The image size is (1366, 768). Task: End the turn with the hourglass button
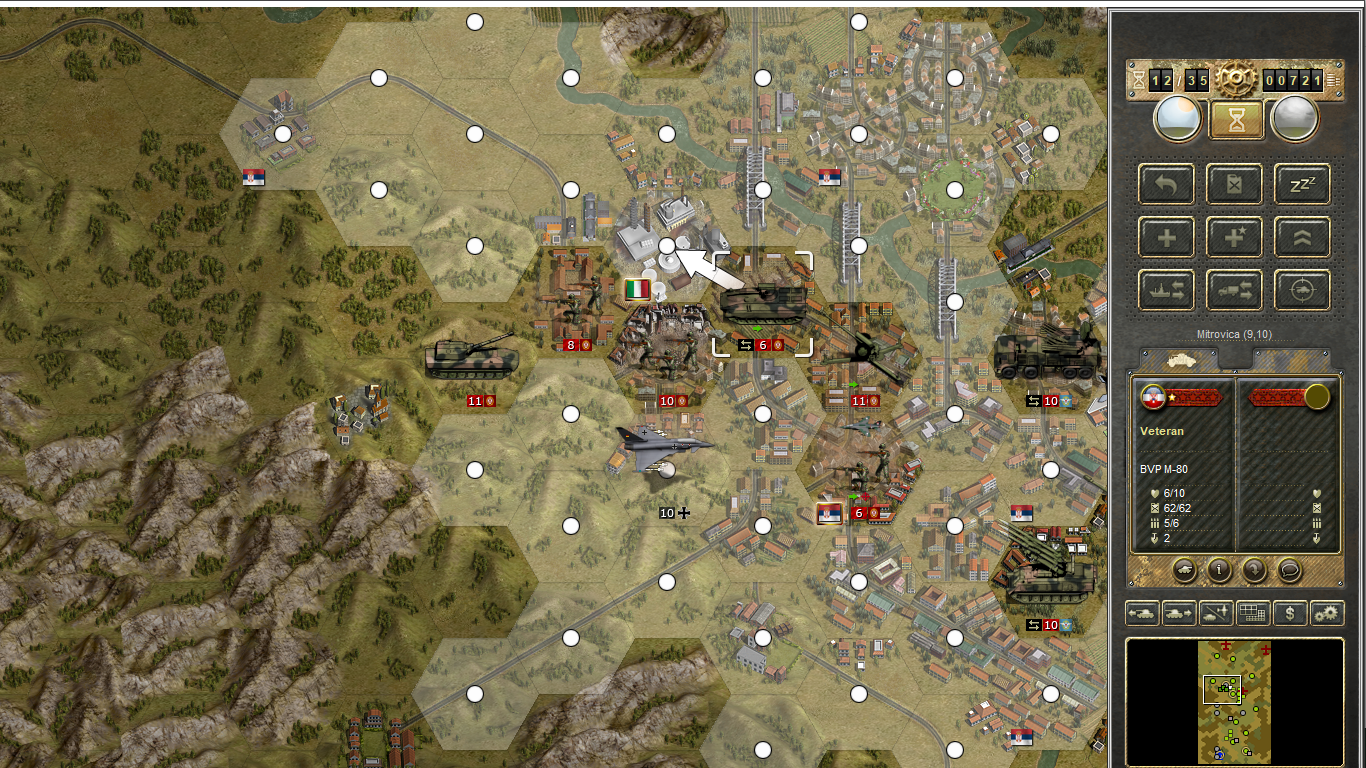1236,120
